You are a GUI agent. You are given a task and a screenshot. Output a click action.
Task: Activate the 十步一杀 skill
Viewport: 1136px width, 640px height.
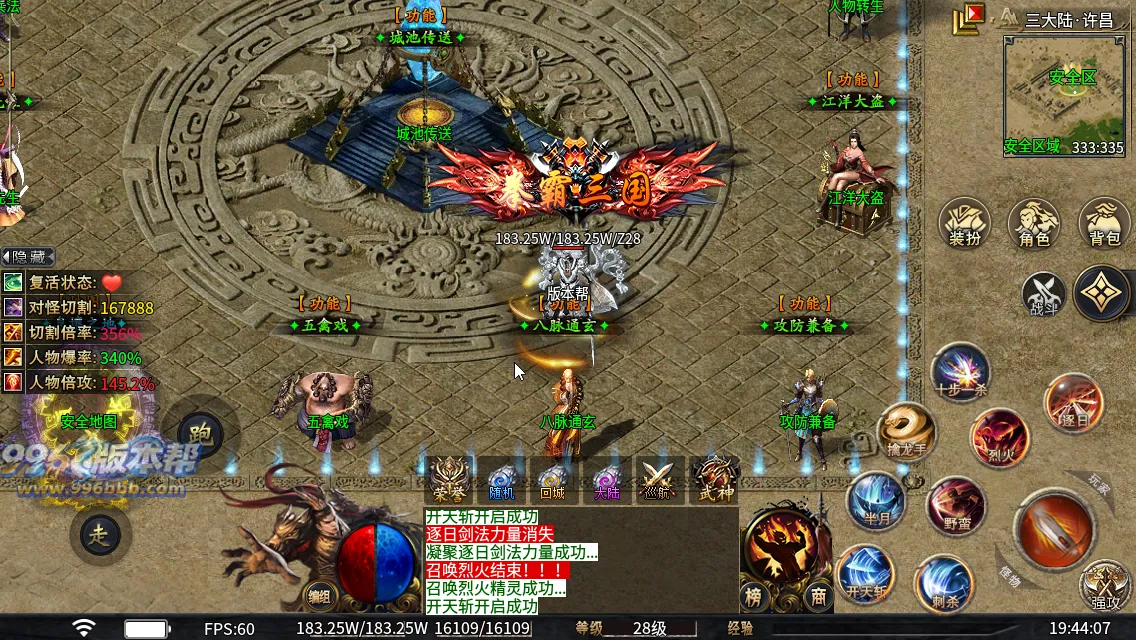(x=961, y=370)
